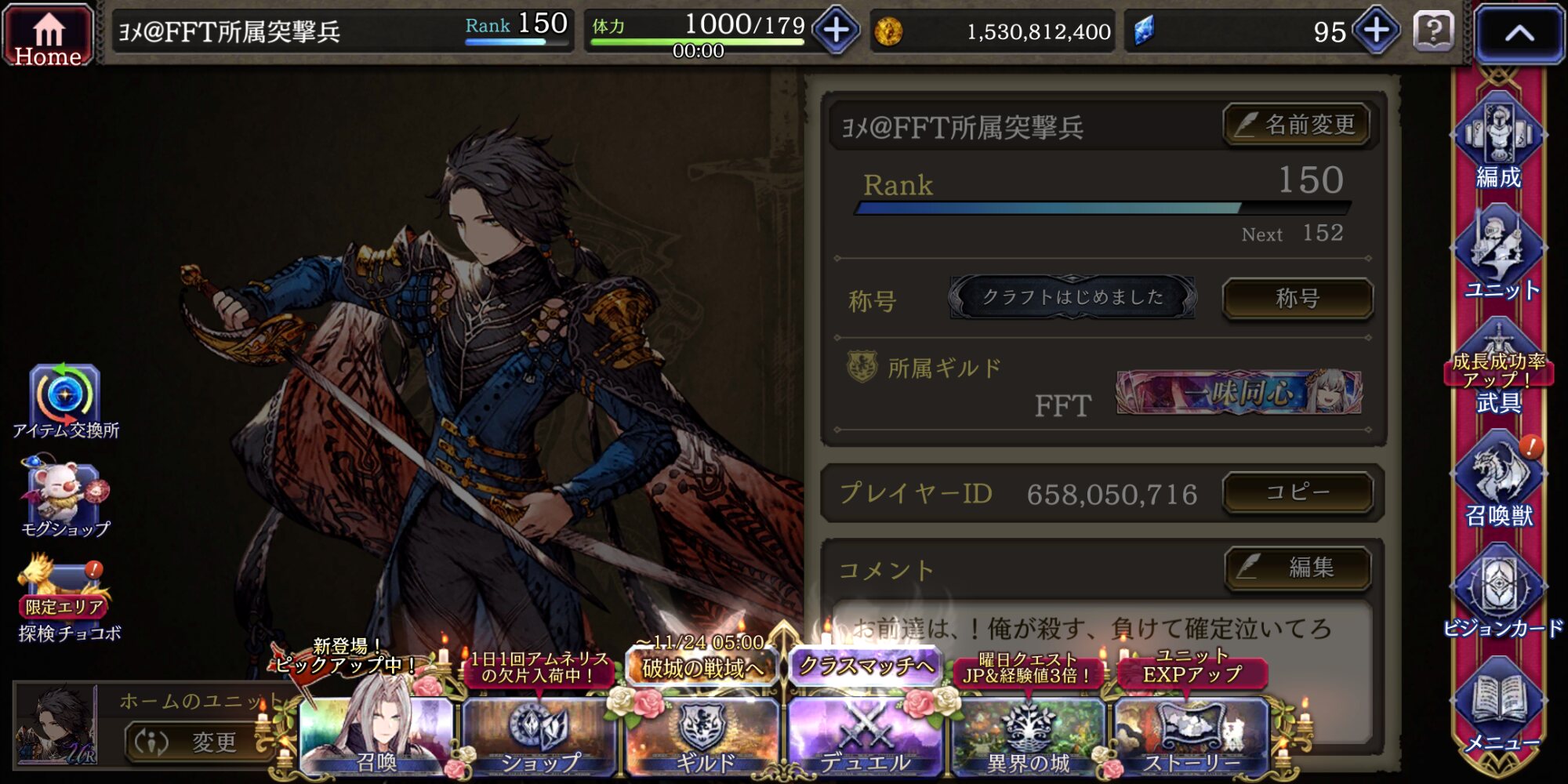Open the 称号 title selection button

tap(1297, 299)
